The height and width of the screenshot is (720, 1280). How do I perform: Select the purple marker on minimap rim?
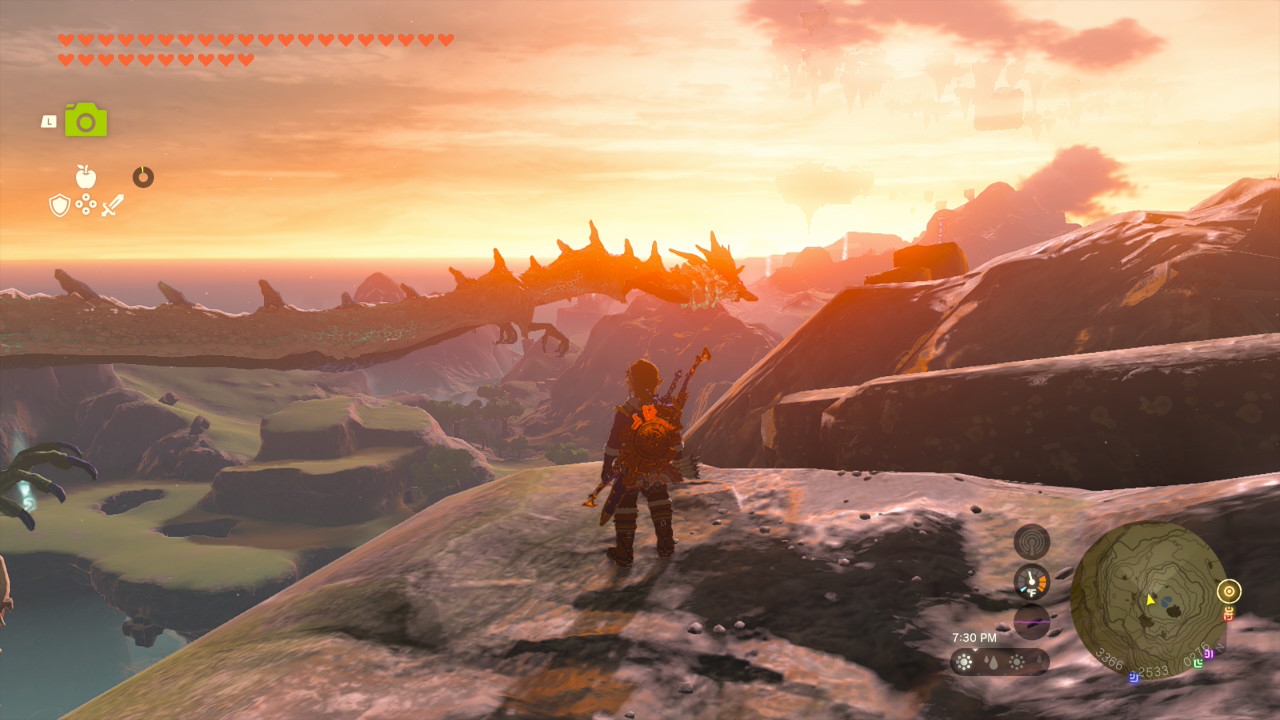pyautogui.click(x=1208, y=654)
